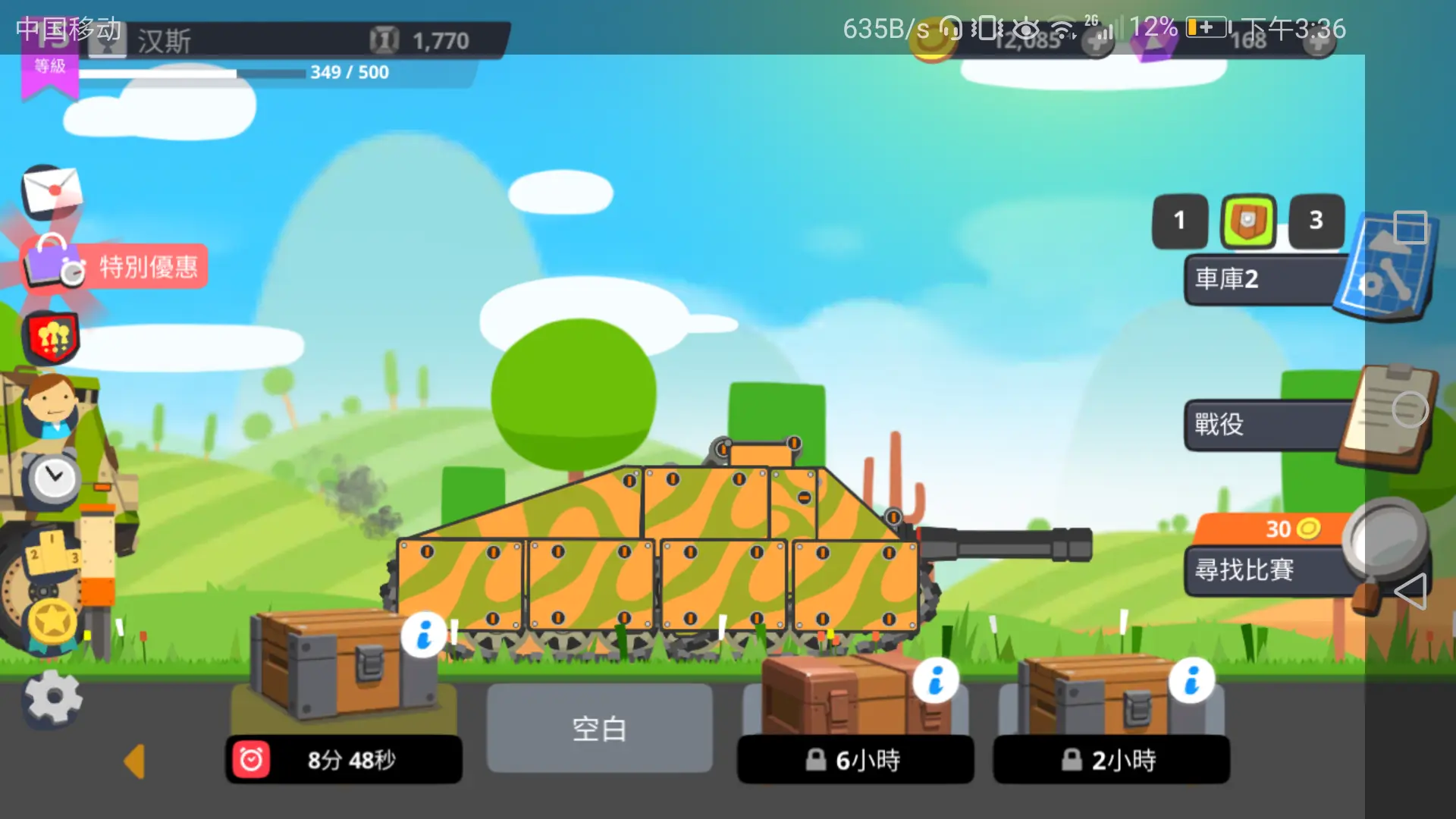Select the green shield garage slot

click(x=1247, y=221)
